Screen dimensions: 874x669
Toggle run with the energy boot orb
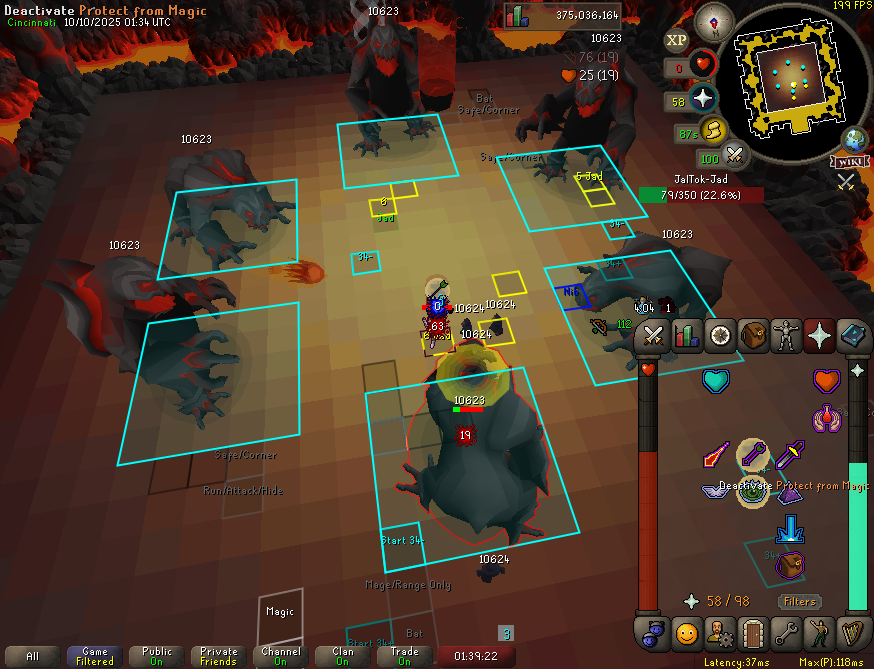[712, 130]
